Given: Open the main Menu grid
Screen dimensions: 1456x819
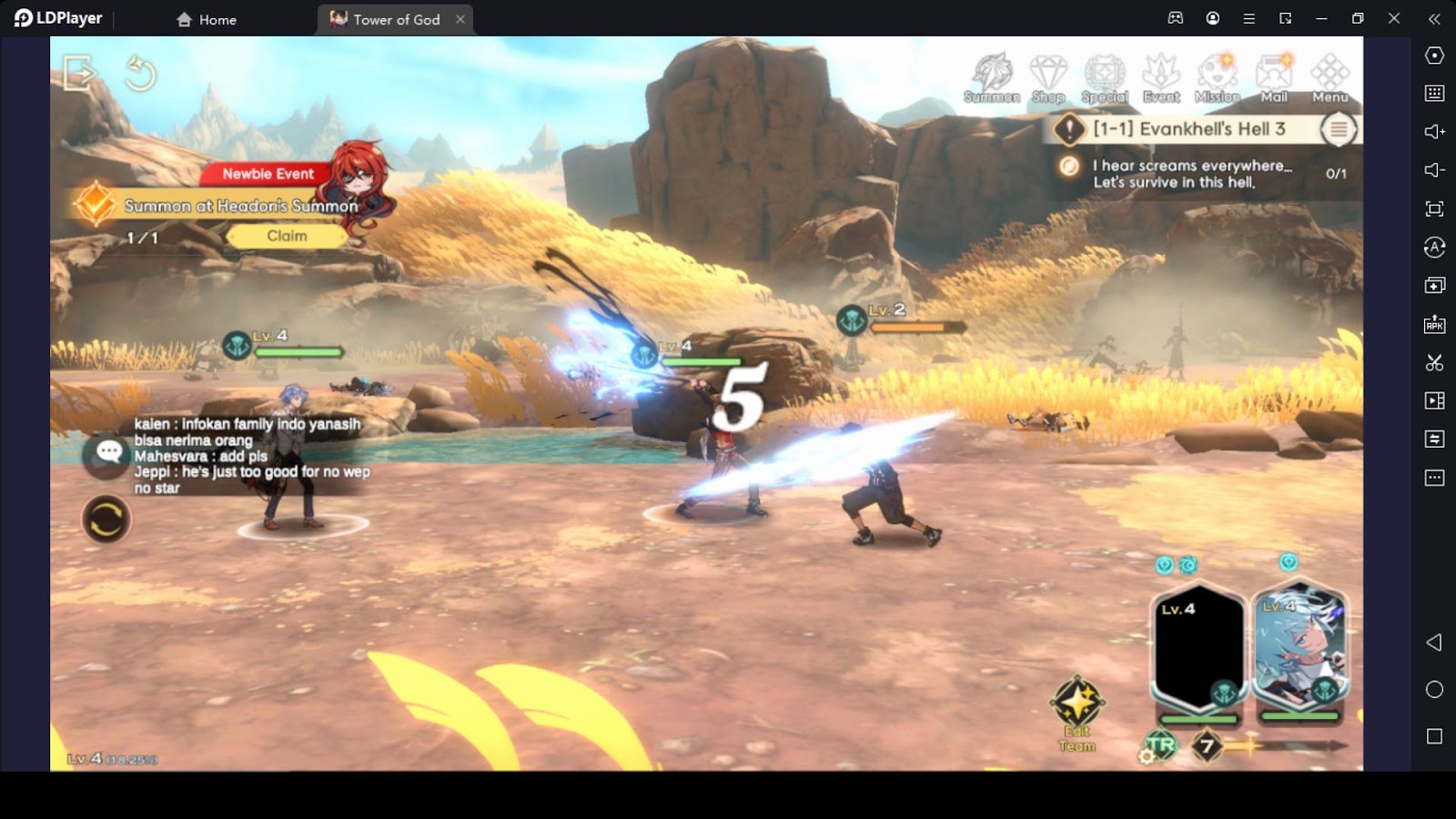Looking at the screenshot, I should (x=1330, y=78).
